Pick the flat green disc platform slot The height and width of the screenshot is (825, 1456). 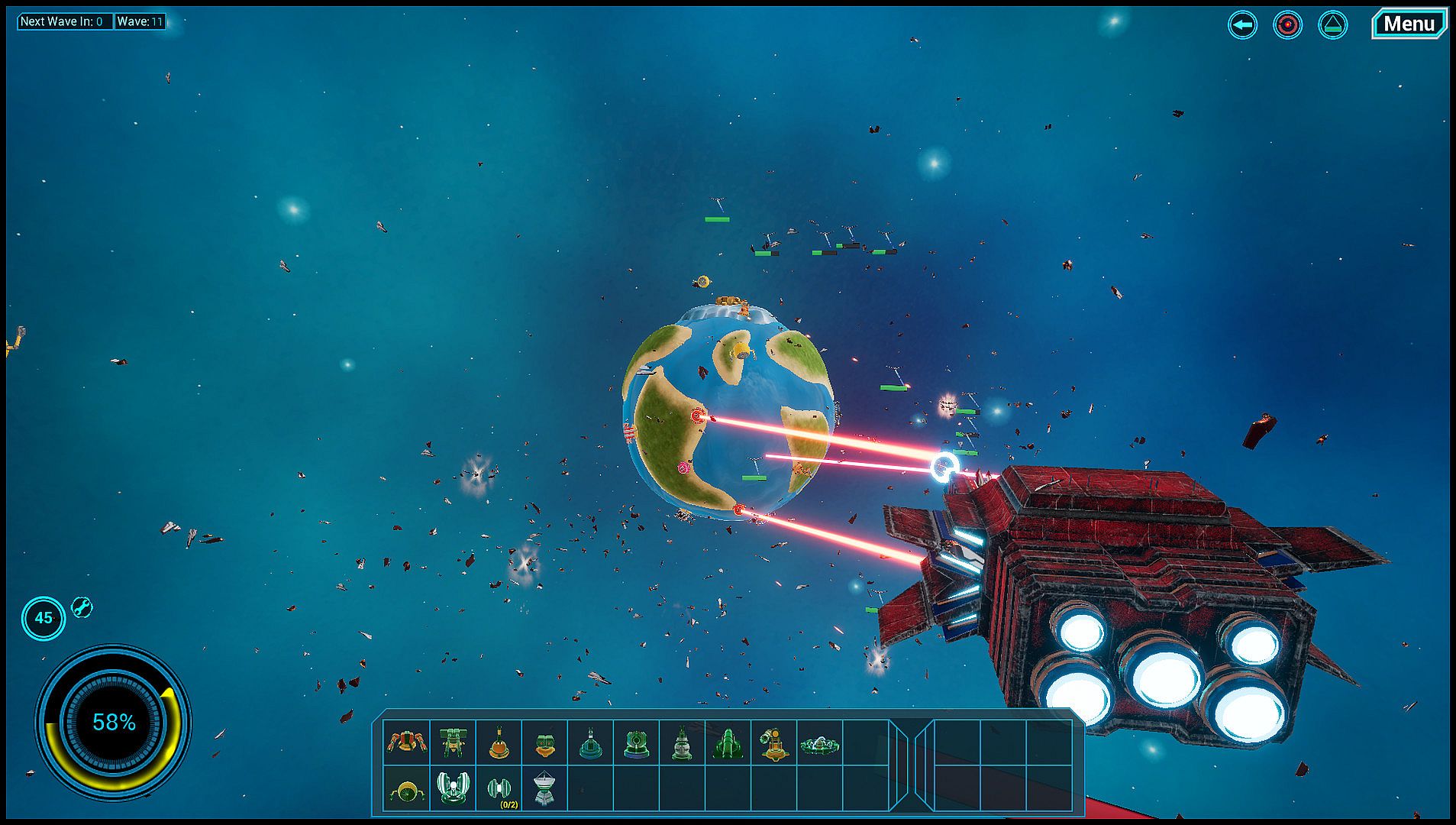click(x=820, y=742)
